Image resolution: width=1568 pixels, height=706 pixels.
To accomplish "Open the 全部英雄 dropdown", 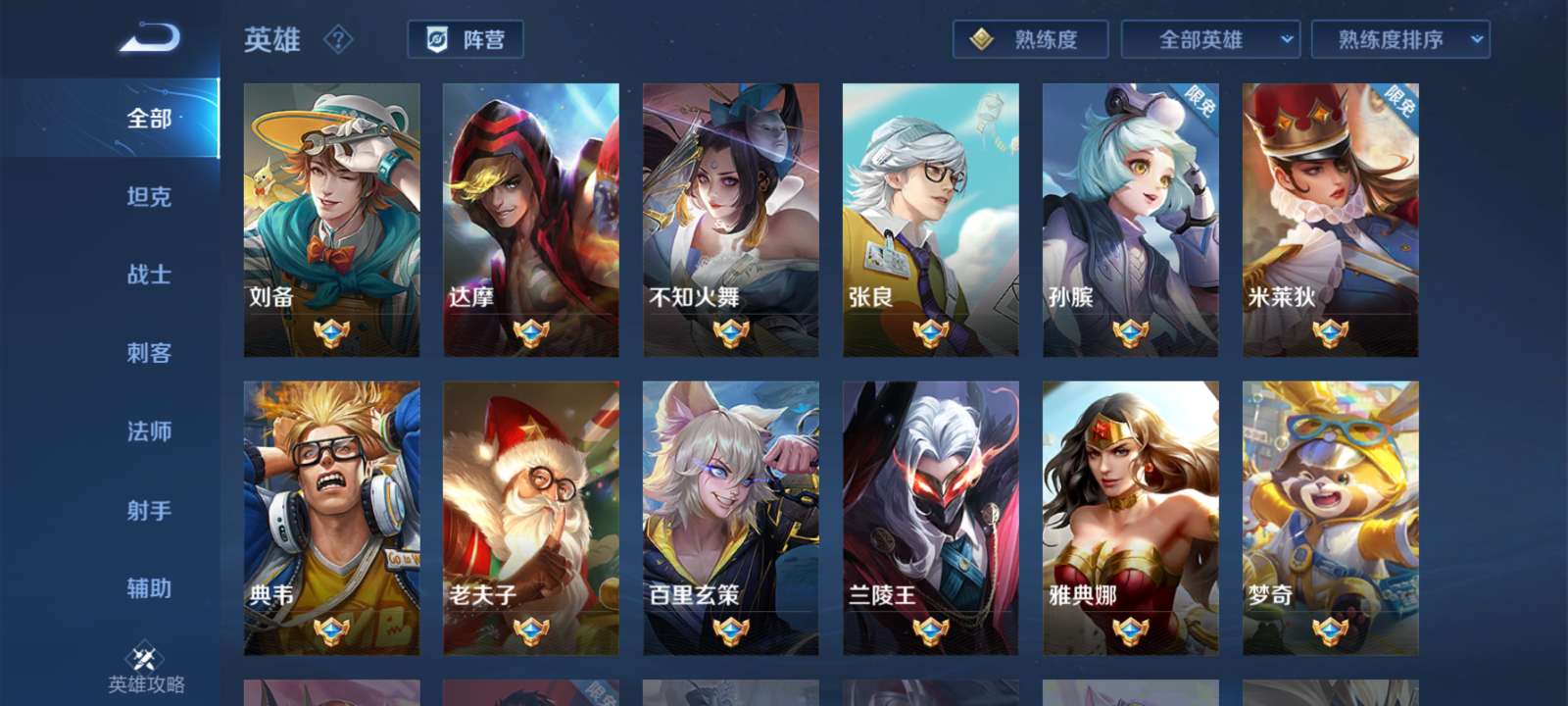I will point(1210,40).
